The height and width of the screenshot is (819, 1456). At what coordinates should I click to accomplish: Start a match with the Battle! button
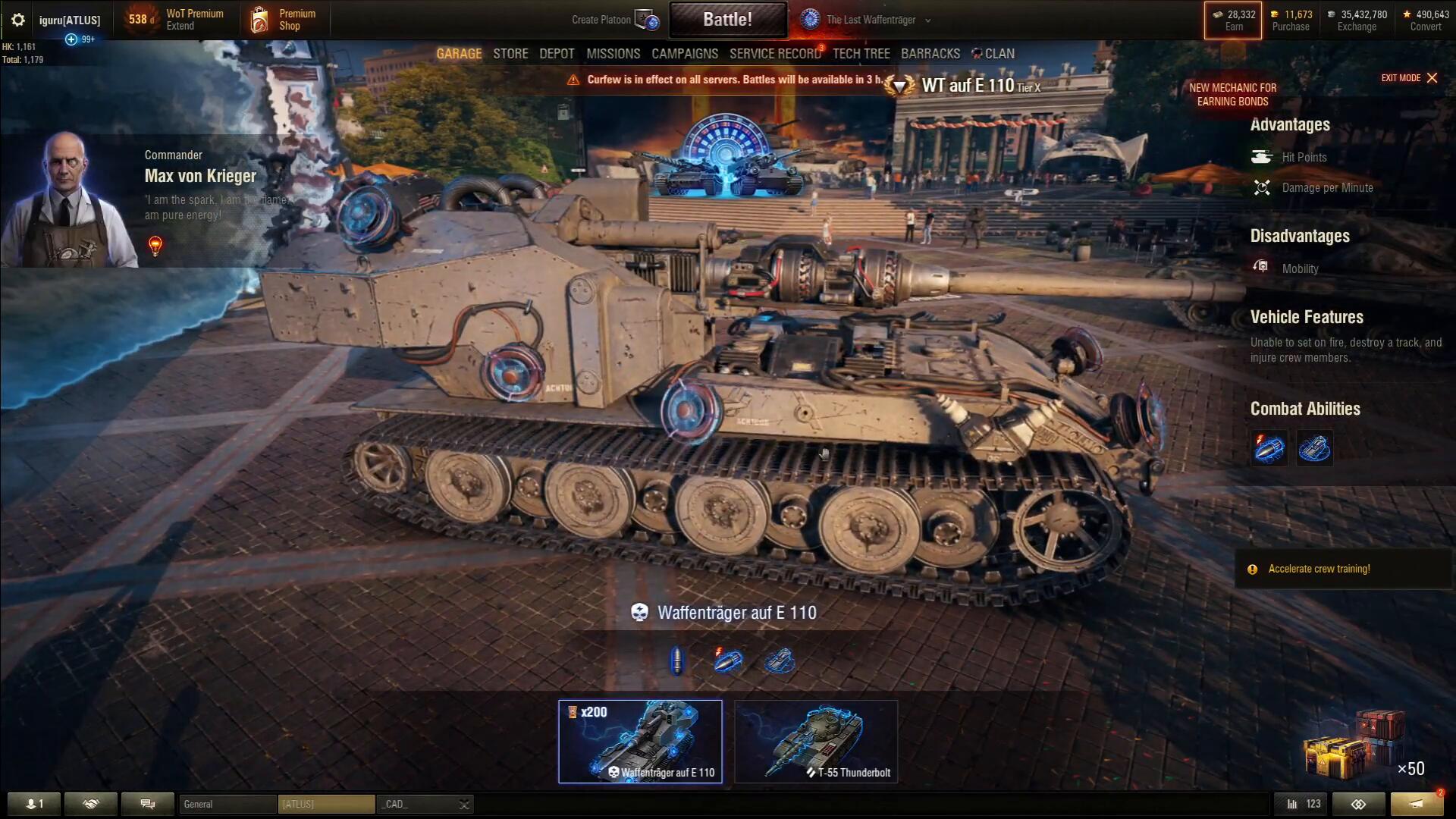point(727,20)
